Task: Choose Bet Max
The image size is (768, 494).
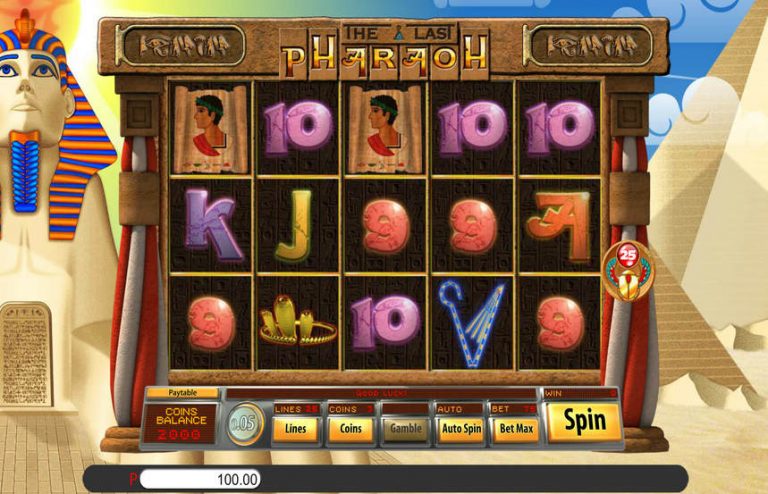Action: (514, 428)
